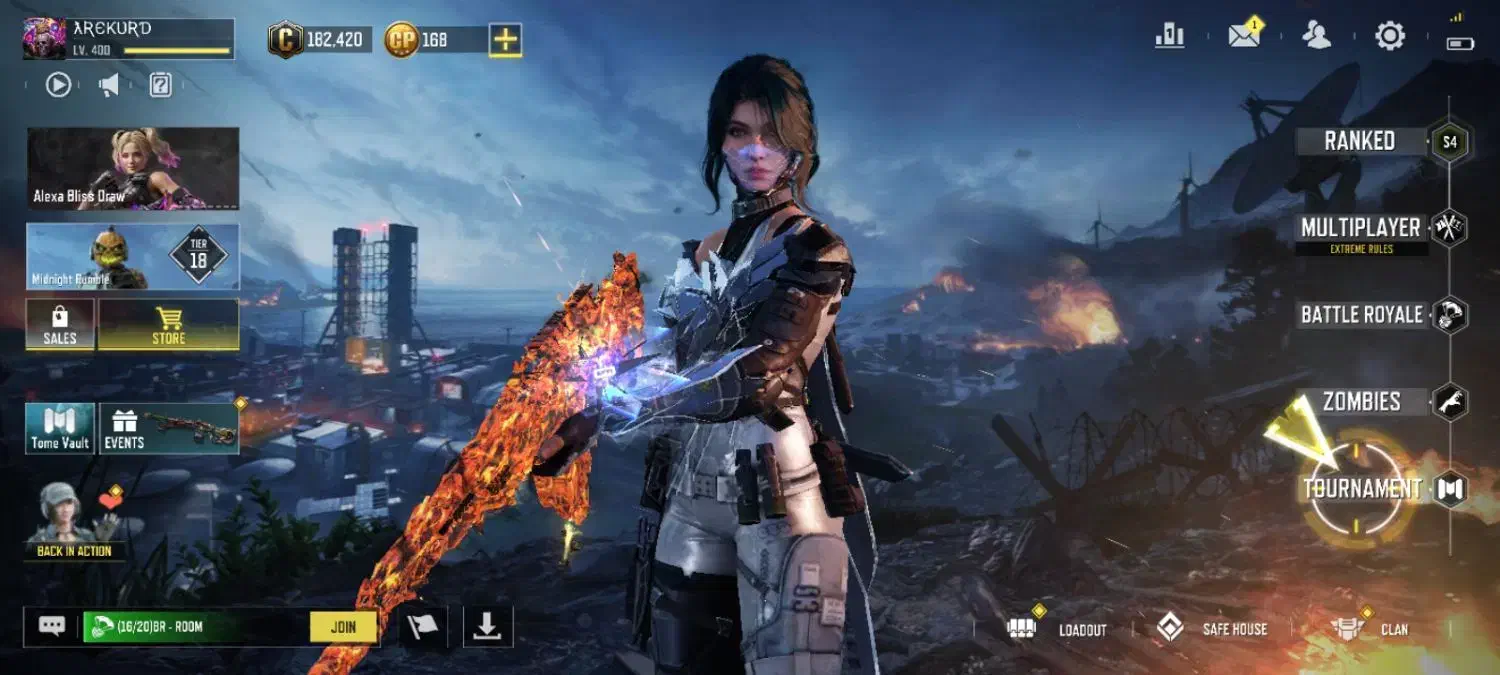Join the BR room invite

(x=343, y=627)
